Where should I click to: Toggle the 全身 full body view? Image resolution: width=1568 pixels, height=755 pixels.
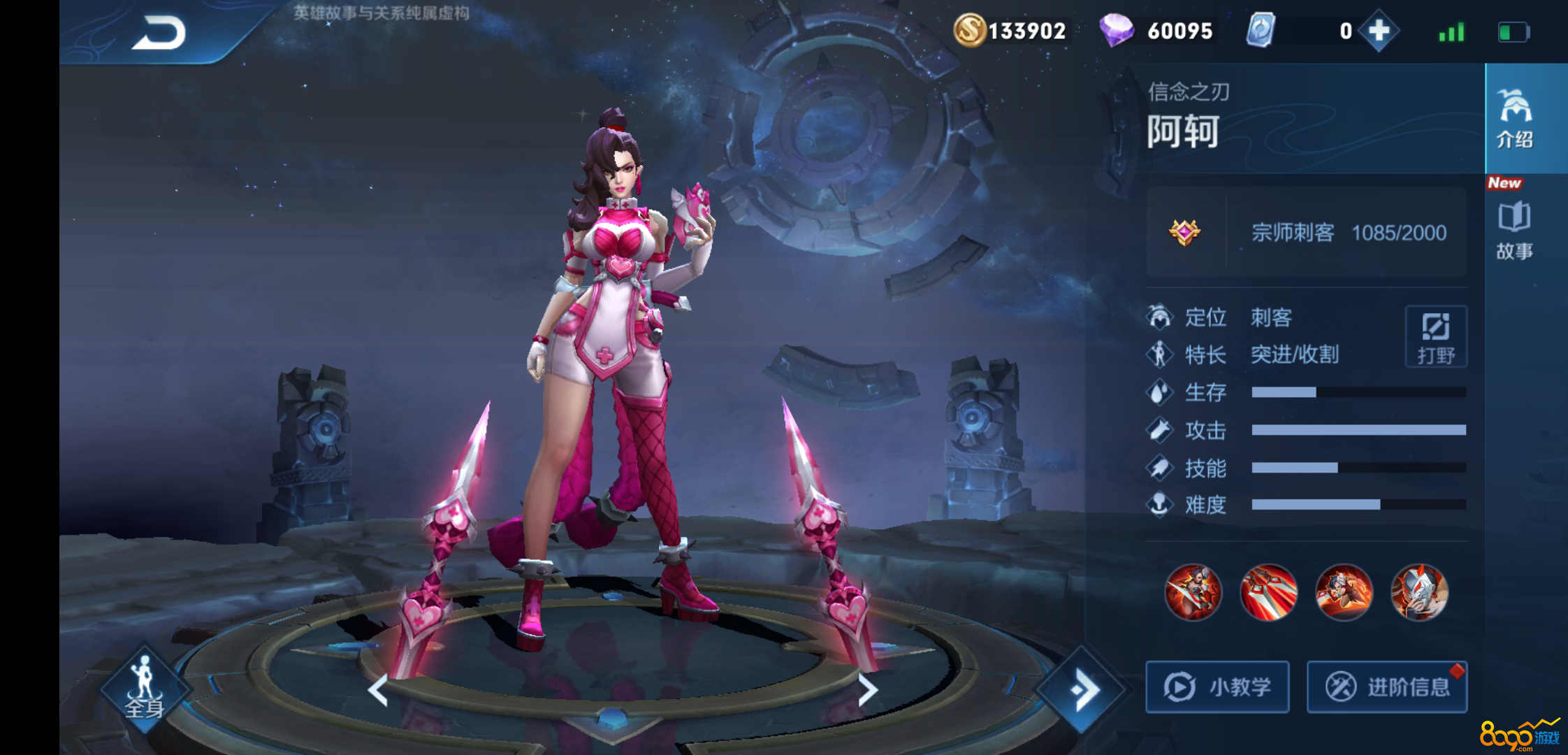point(144,689)
